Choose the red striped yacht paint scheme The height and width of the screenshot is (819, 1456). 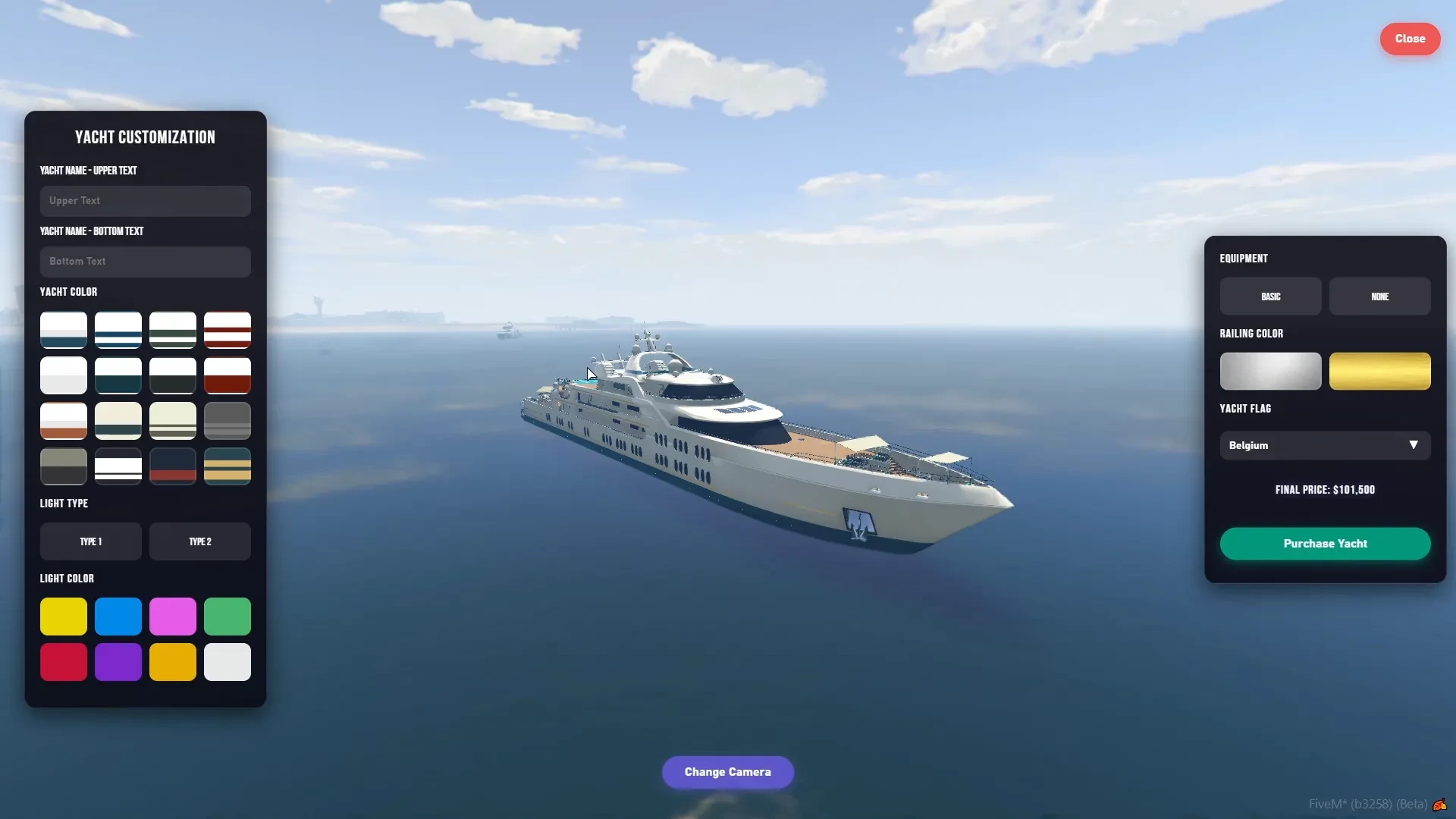(227, 330)
